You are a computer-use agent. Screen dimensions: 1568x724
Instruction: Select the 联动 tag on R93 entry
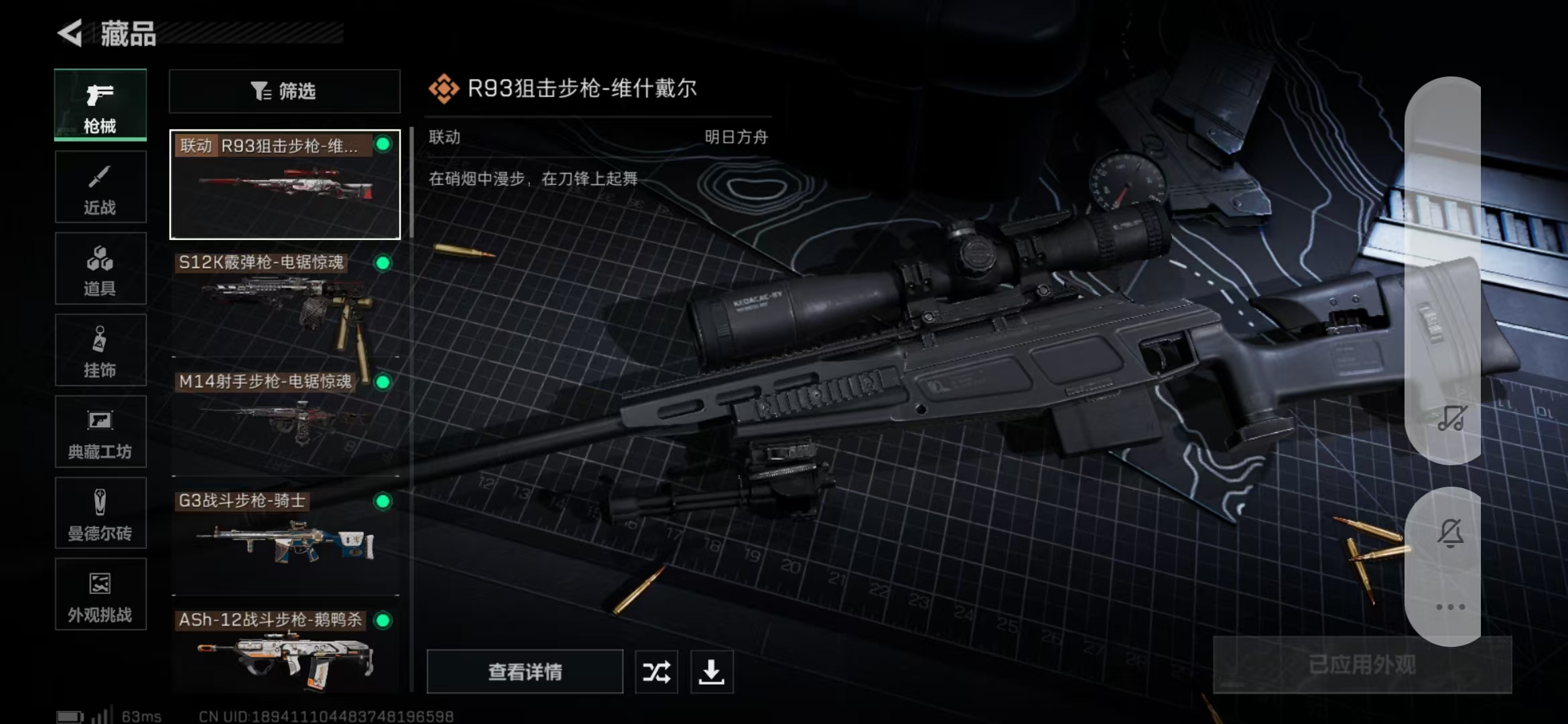[197, 143]
